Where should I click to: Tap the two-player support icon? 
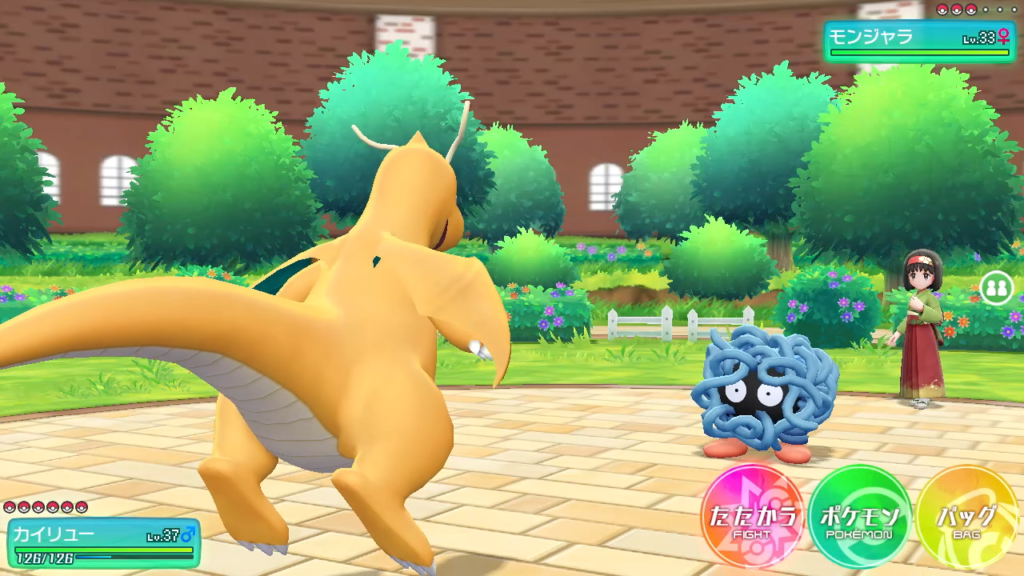[x=995, y=288]
